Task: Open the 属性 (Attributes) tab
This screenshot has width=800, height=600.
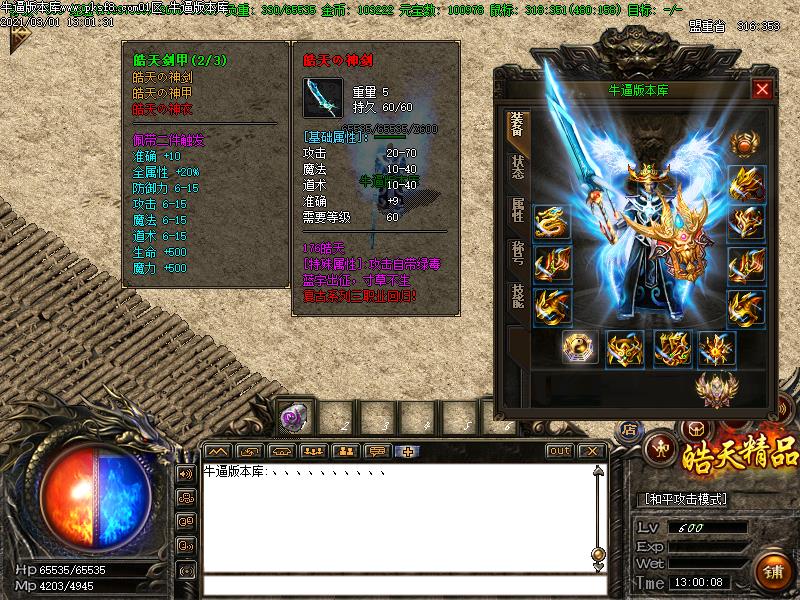Action: 517,210
